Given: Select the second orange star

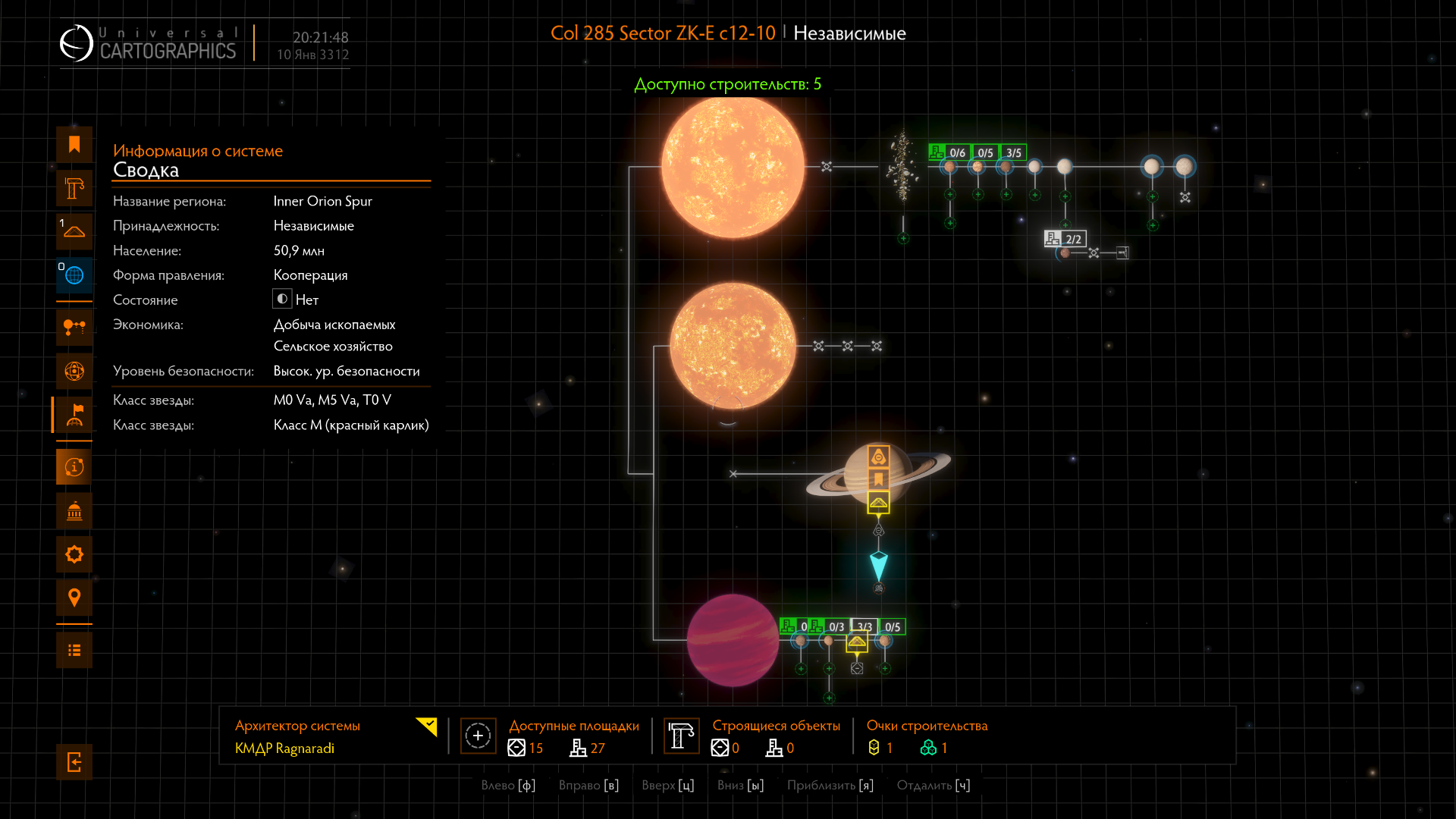Looking at the screenshot, I should pyautogui.click(x=733, y=347).
